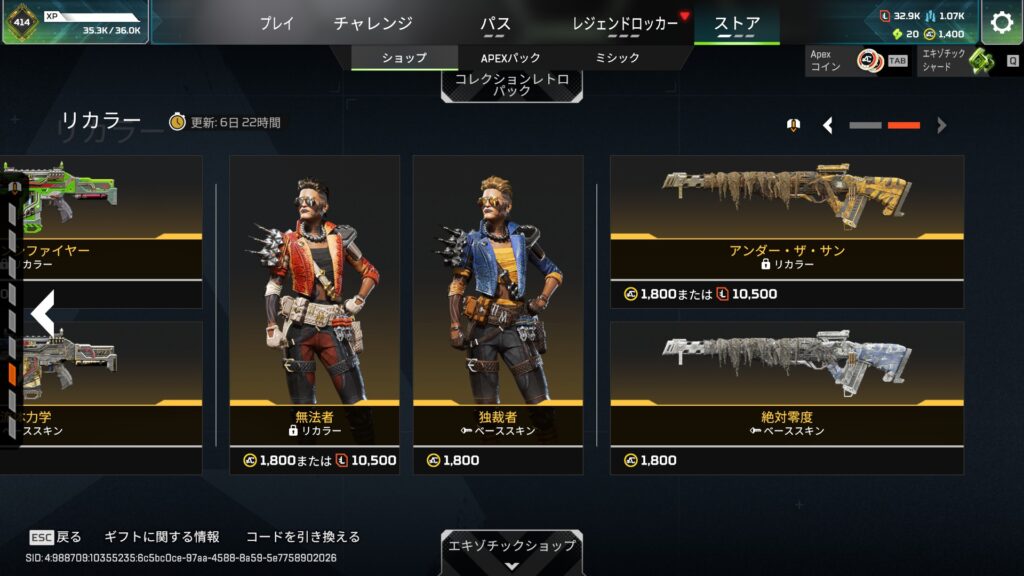1024x576 pixels.
Task: Switch to the チャレンジ tab
Action: coord(373,23)
